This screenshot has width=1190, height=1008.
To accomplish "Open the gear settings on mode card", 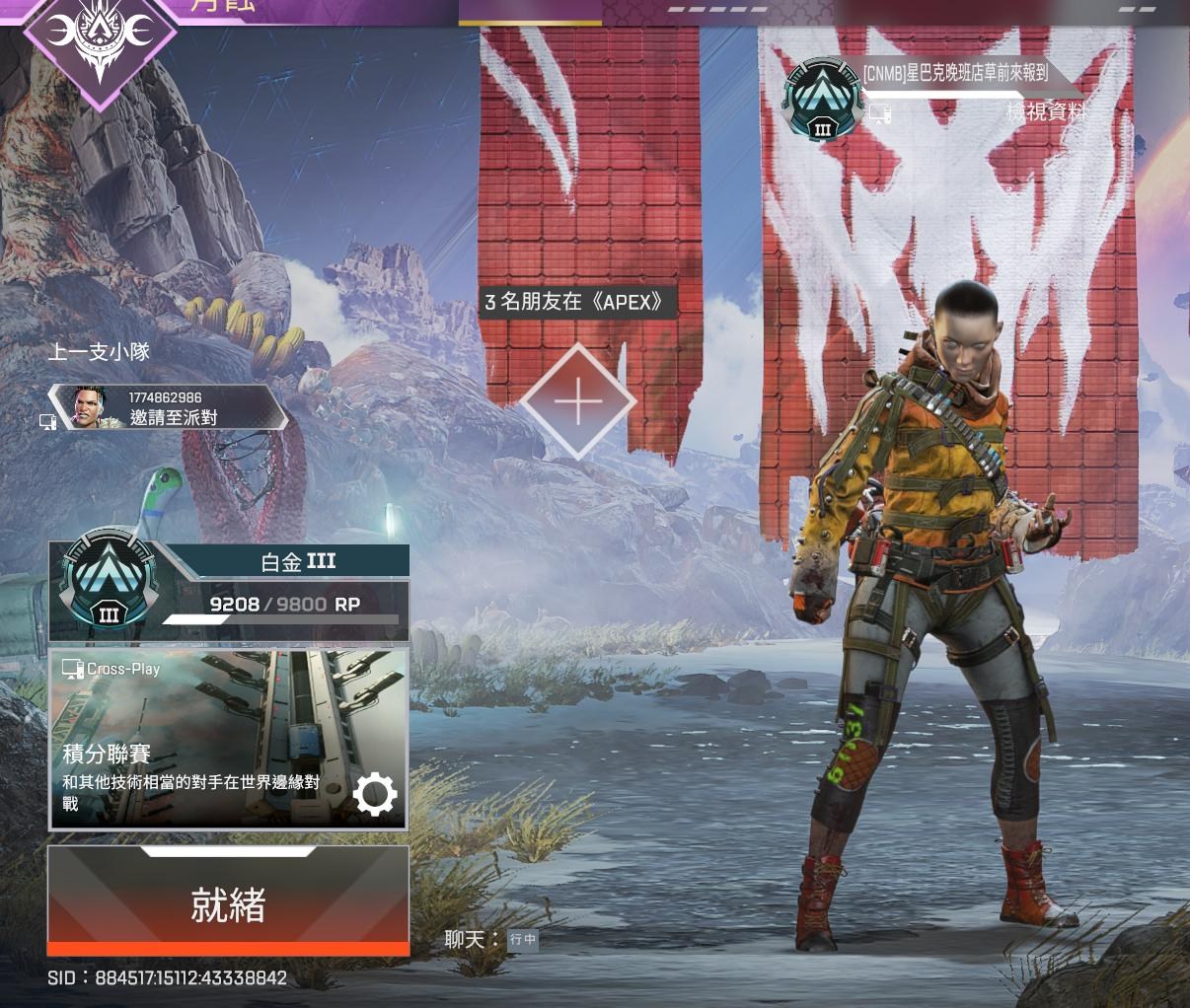I will tap(375, 794).
